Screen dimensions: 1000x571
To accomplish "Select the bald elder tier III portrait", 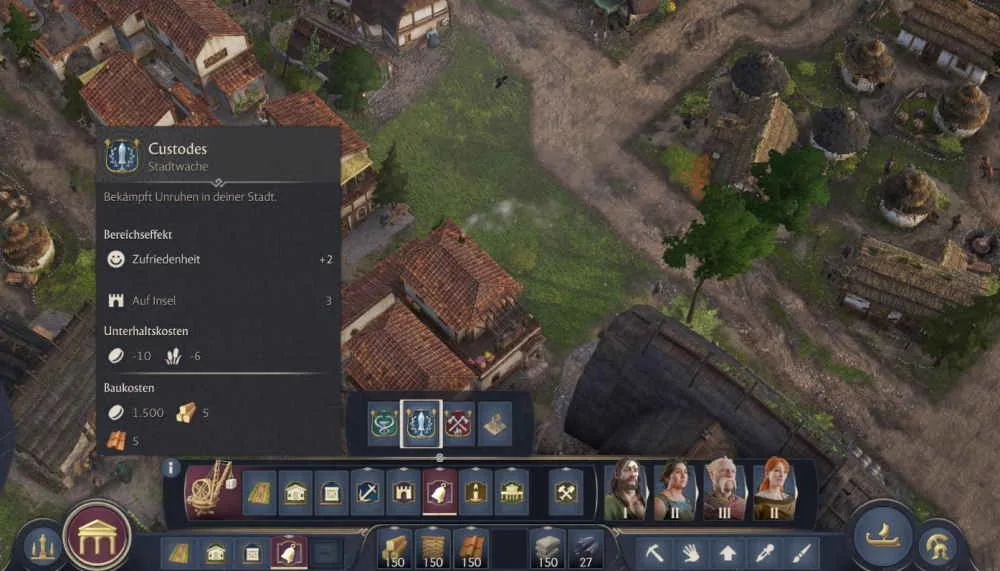I will (724, 491).
